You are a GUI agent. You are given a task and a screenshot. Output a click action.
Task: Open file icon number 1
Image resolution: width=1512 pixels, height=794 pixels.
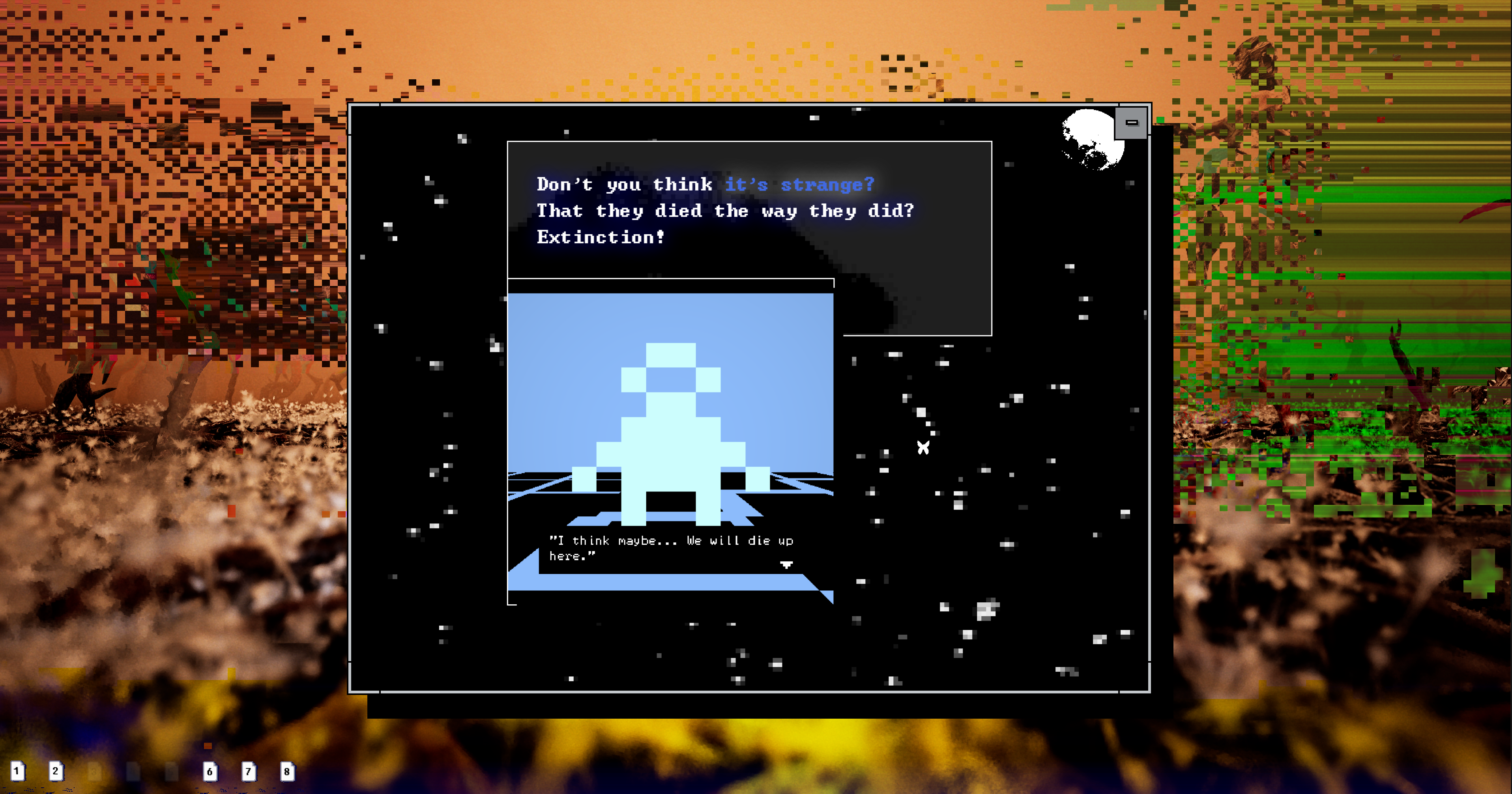18,771
